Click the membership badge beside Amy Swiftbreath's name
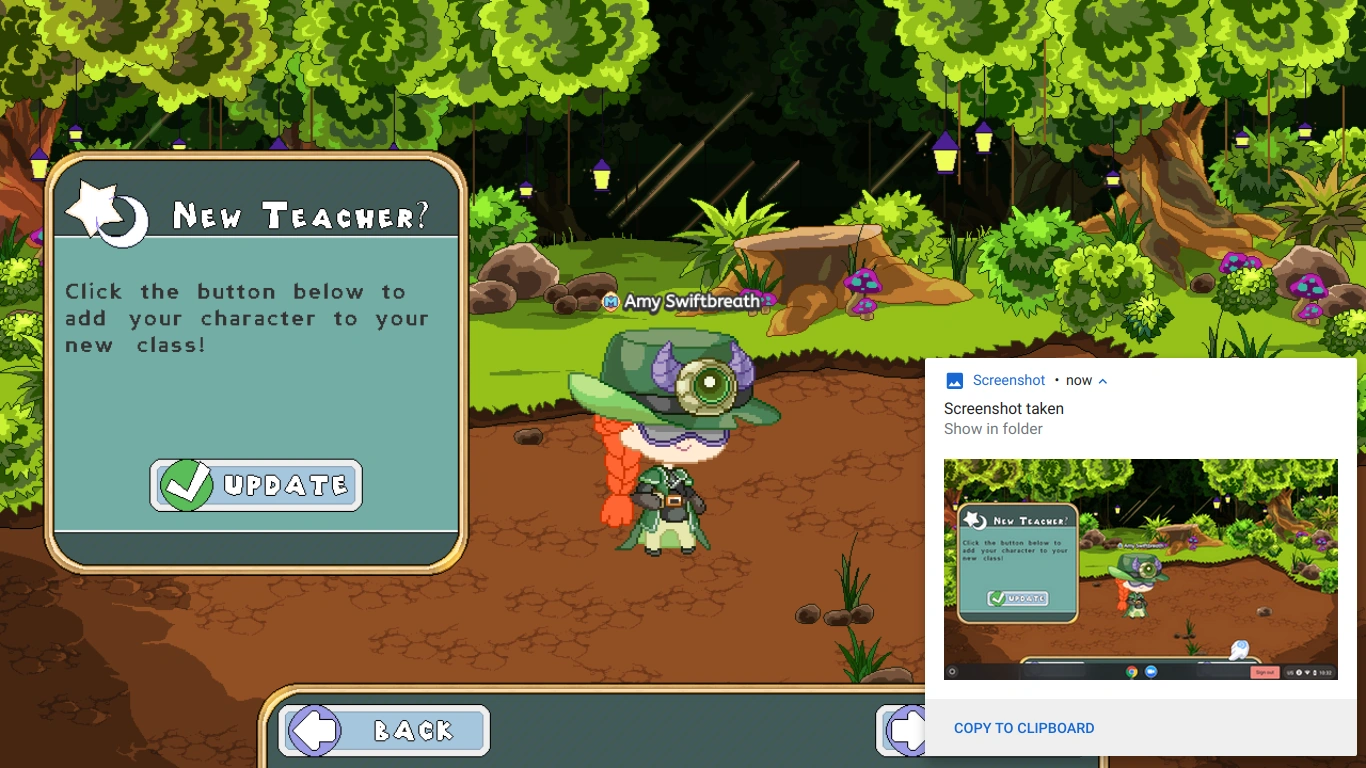 click(x=609, y=300)
